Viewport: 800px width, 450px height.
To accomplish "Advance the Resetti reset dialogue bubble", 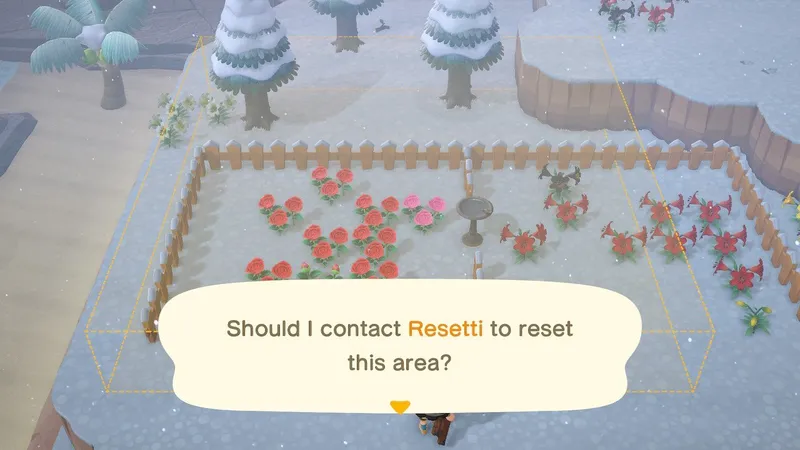I will 400,345.
